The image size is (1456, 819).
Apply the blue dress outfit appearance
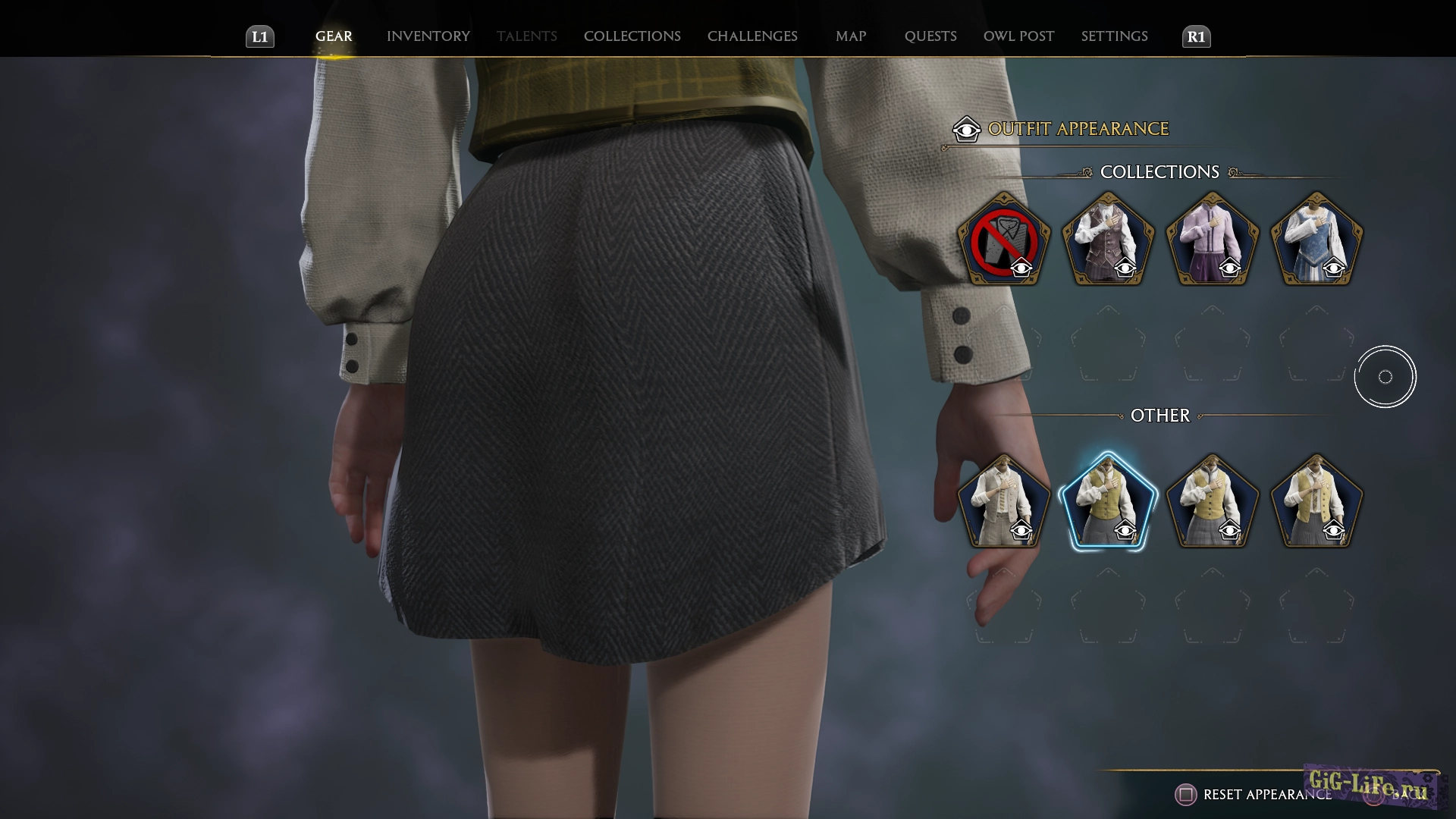tap(1316, 241)
